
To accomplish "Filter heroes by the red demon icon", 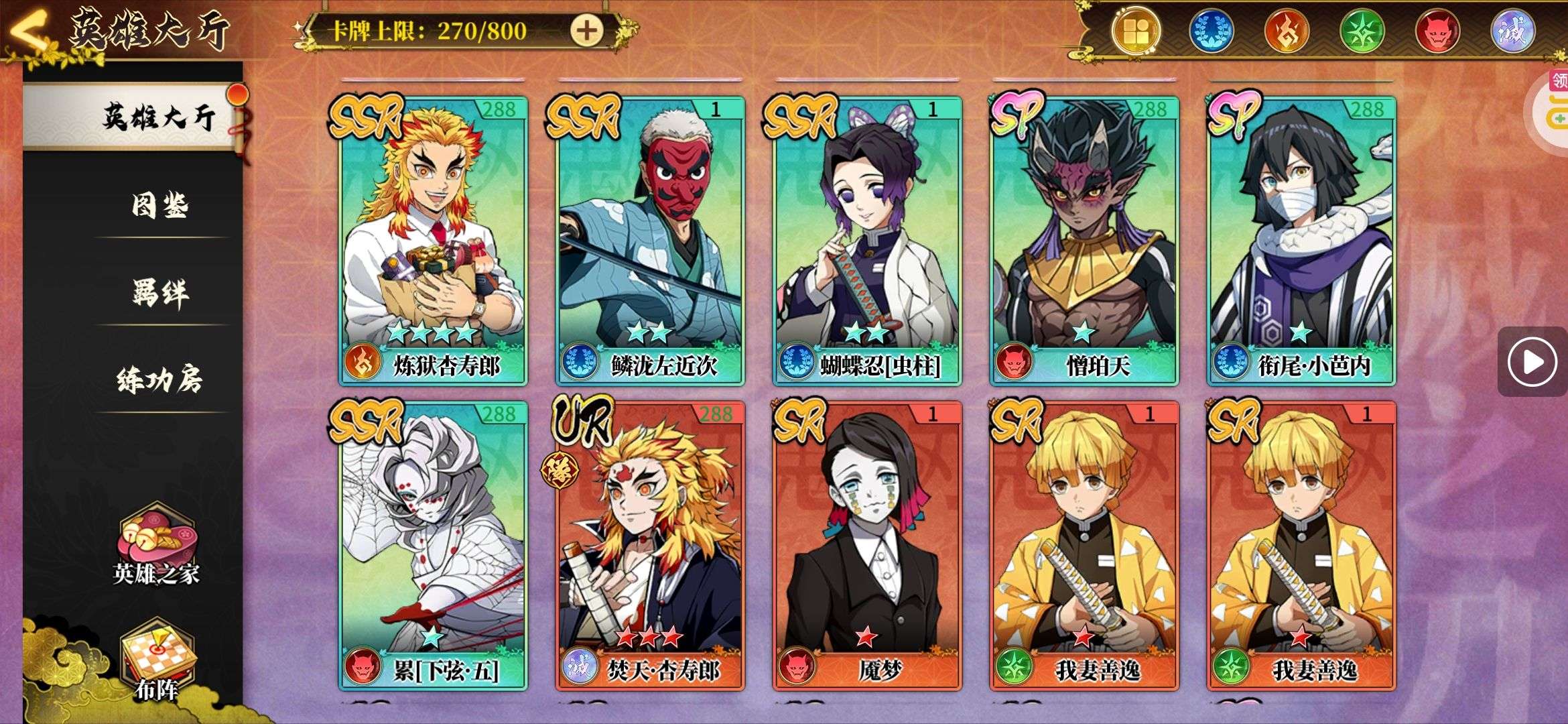I will point(1437,32).
